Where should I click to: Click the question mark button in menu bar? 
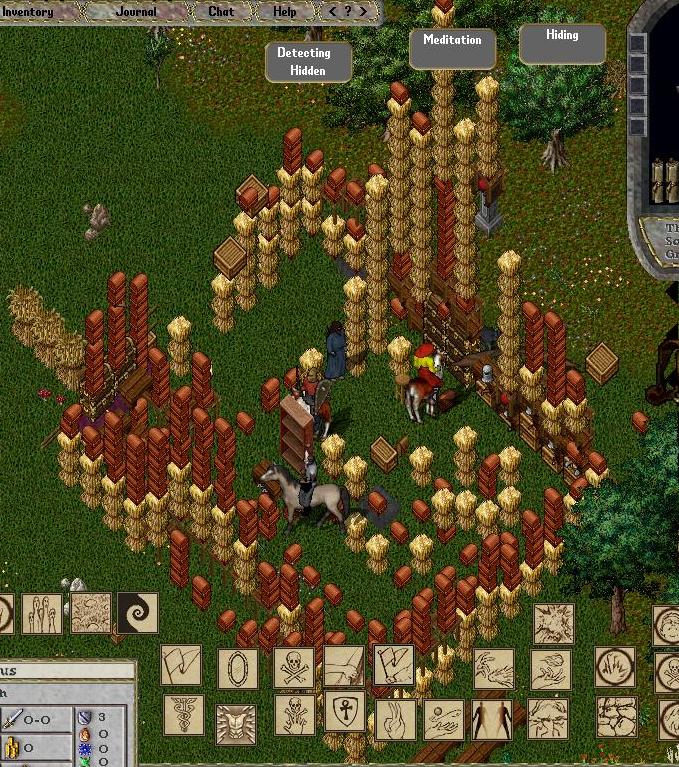[348, 12]
